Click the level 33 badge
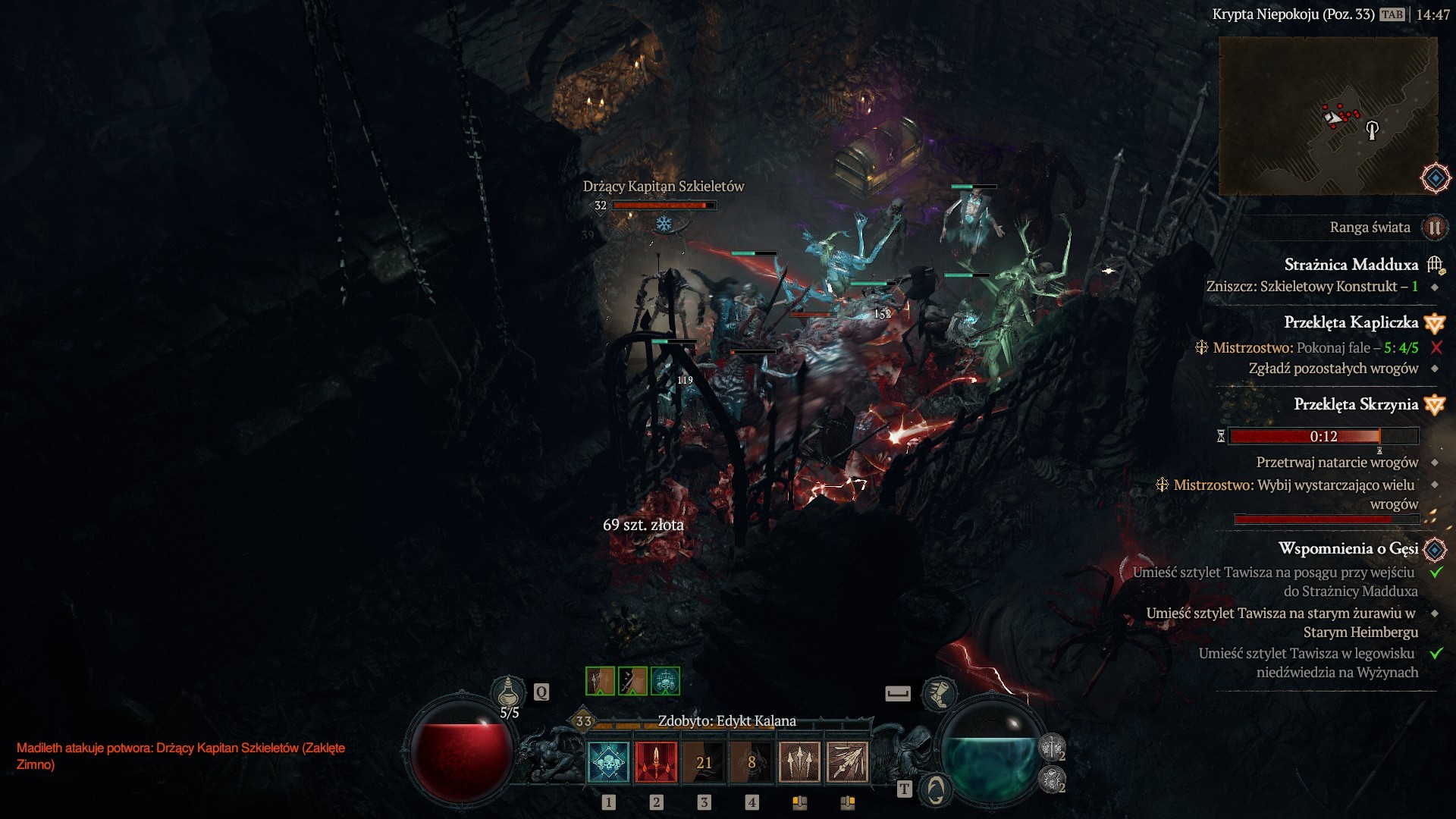 [583, 721]
